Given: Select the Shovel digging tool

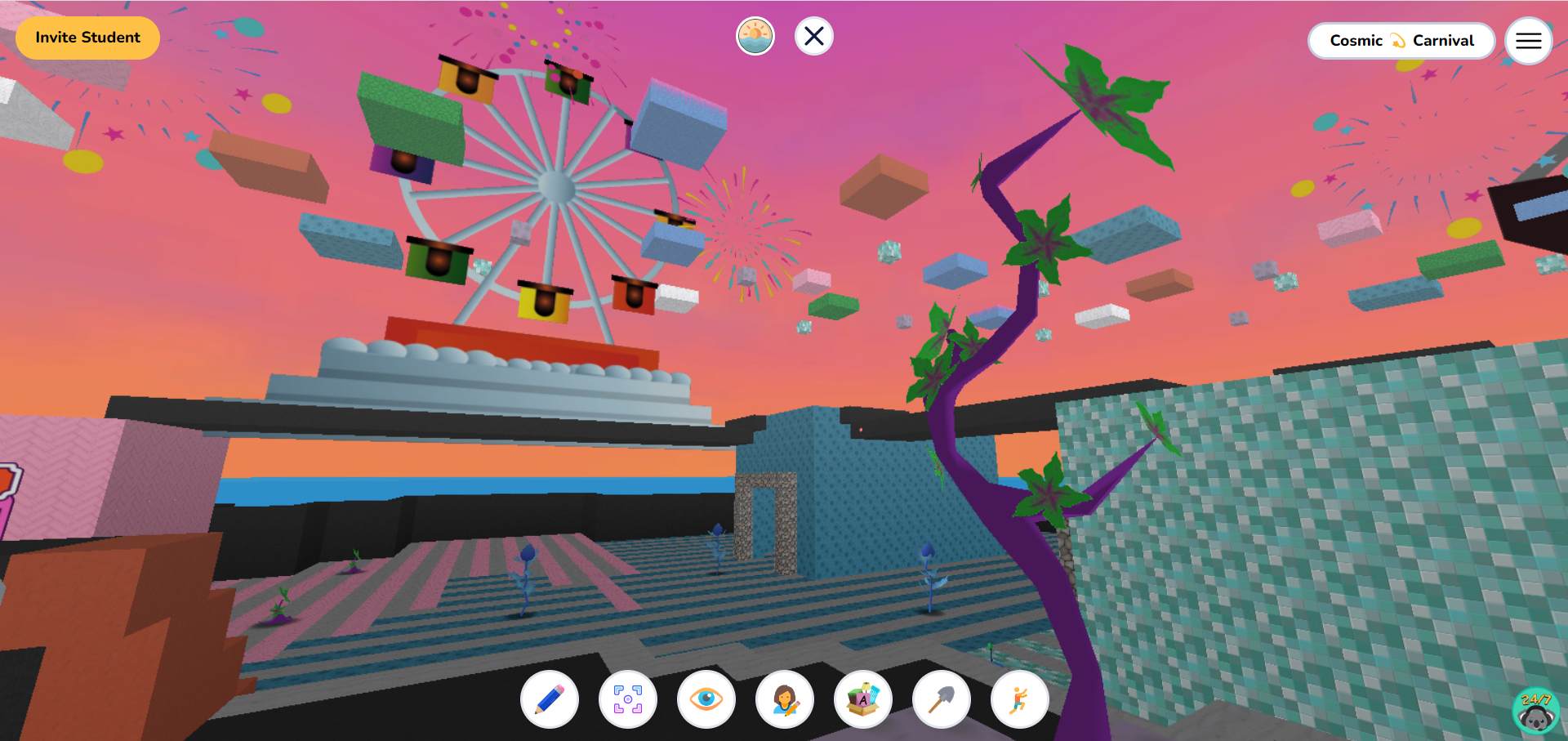Looking at the screenshot, I should pyautogui.click(x=942, y=700).
